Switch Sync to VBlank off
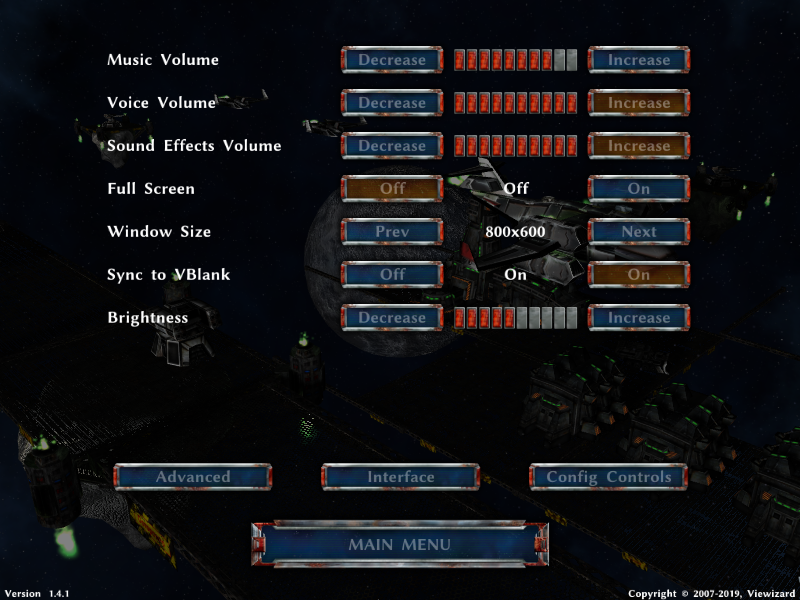 (392, 275)
